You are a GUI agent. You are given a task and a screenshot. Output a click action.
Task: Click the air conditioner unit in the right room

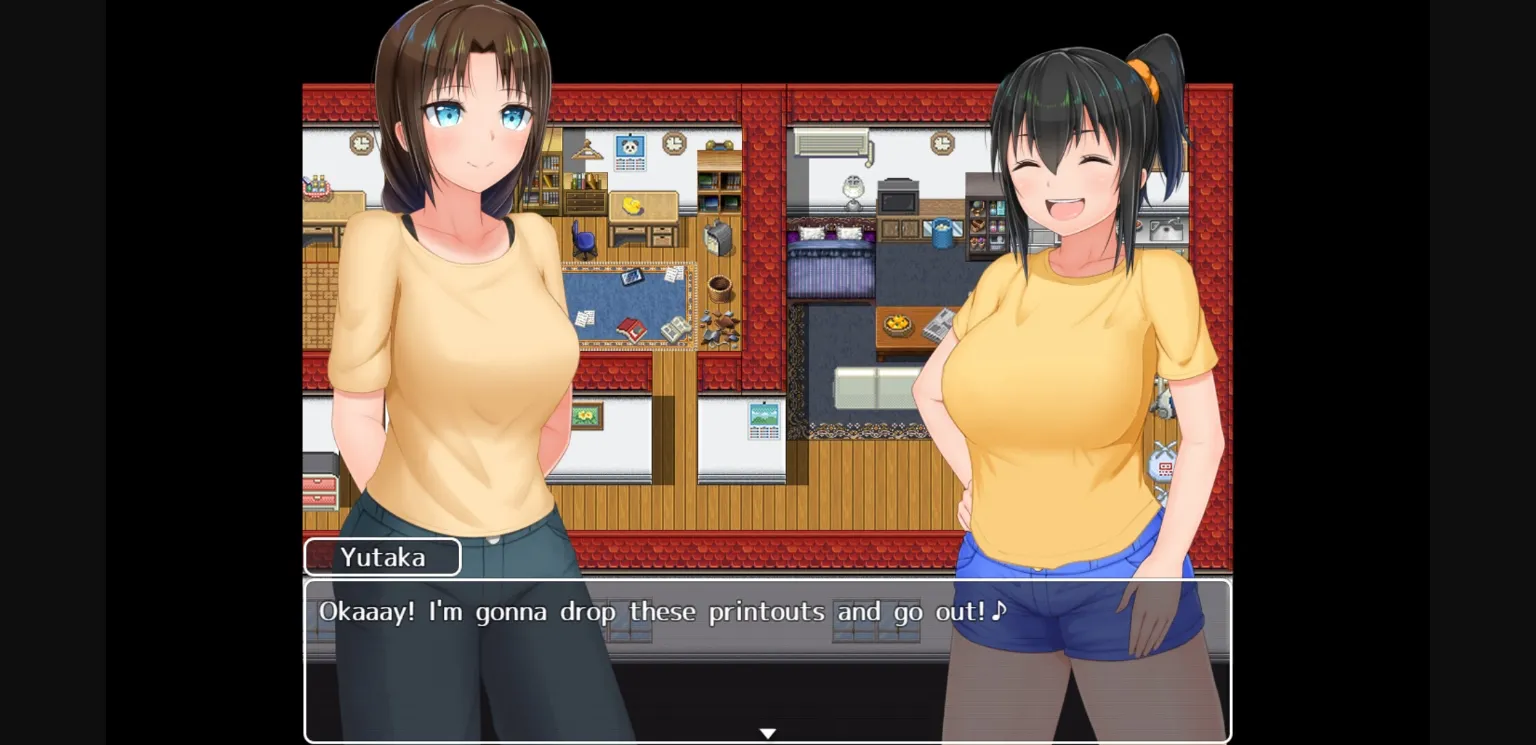(832, 142)
